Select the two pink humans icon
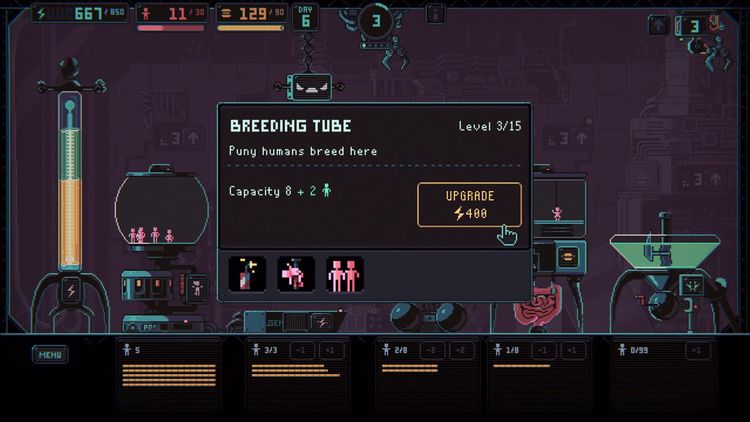The height and width of the screenshot is (422, 750). (x=344, y=274)
